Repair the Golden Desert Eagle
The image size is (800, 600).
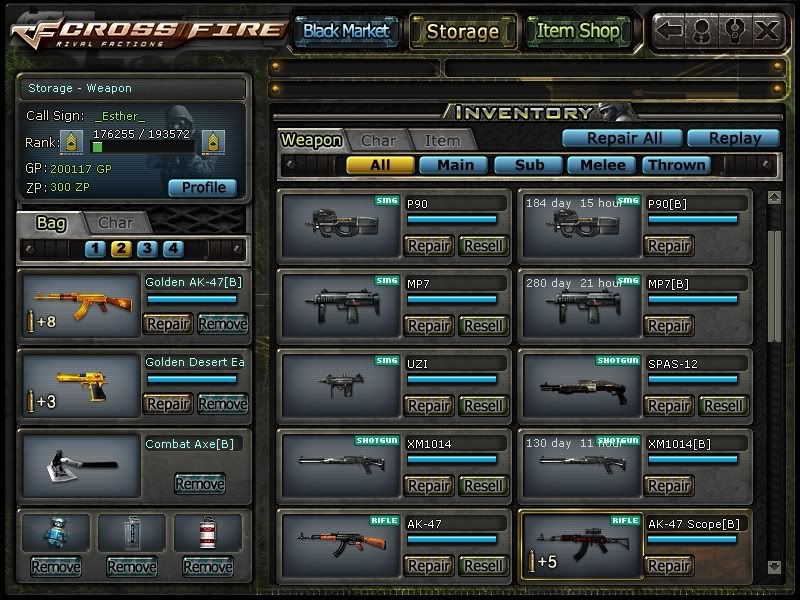[x=168, y=404]
